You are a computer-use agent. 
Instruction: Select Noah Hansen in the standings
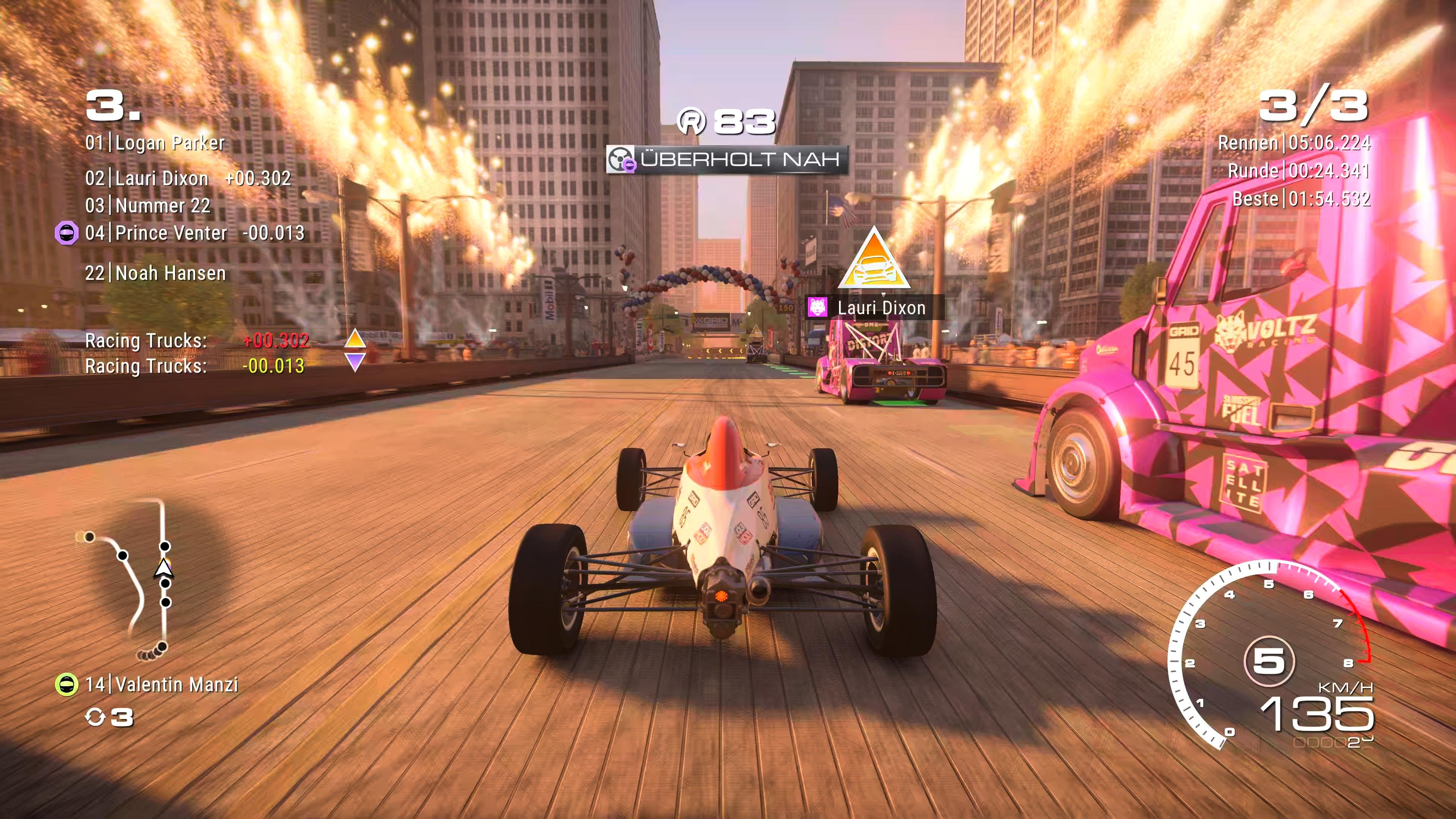(x=155, y=273)
